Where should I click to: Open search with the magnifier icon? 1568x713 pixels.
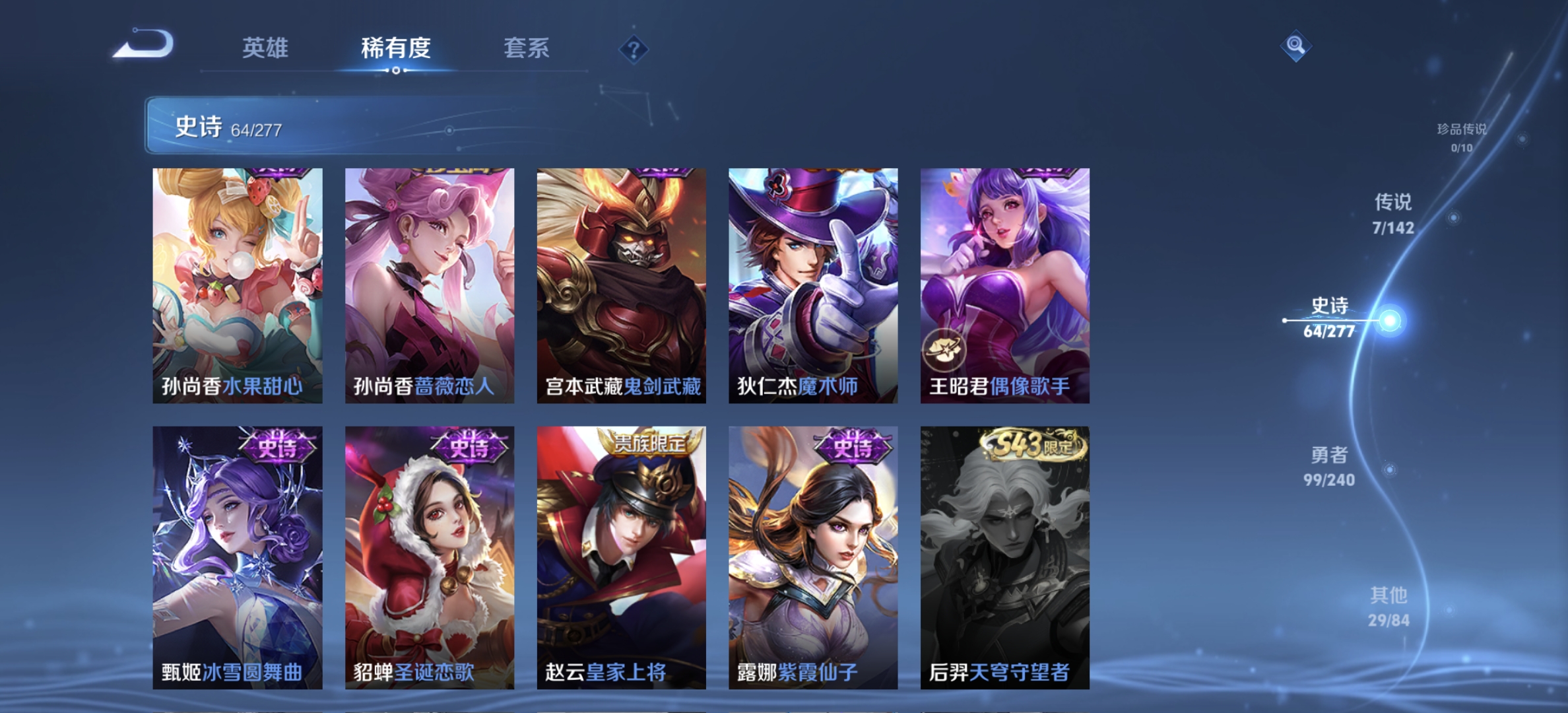click(x=1296, y=45)
